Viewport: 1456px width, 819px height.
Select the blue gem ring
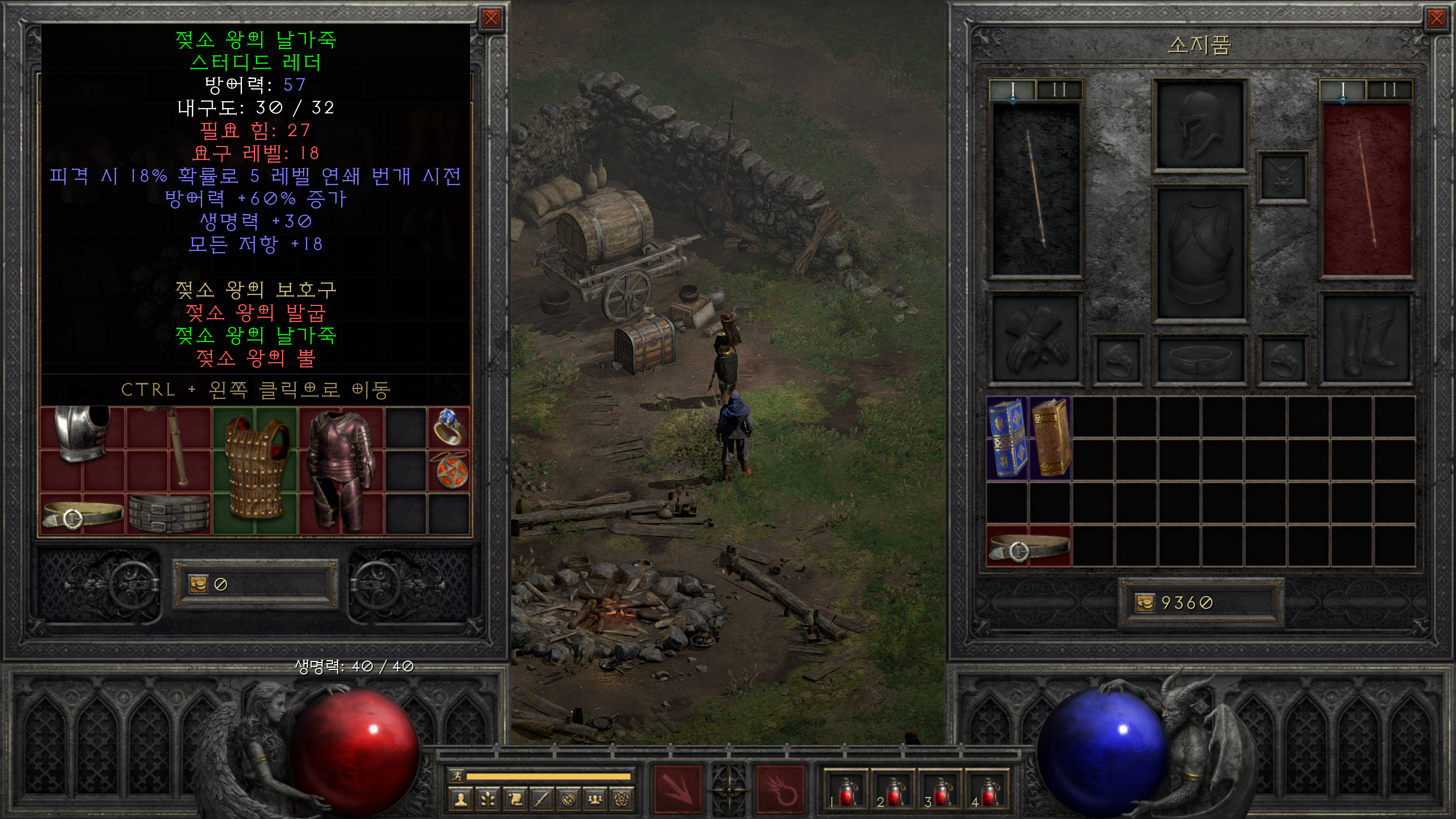pos(449,427)
